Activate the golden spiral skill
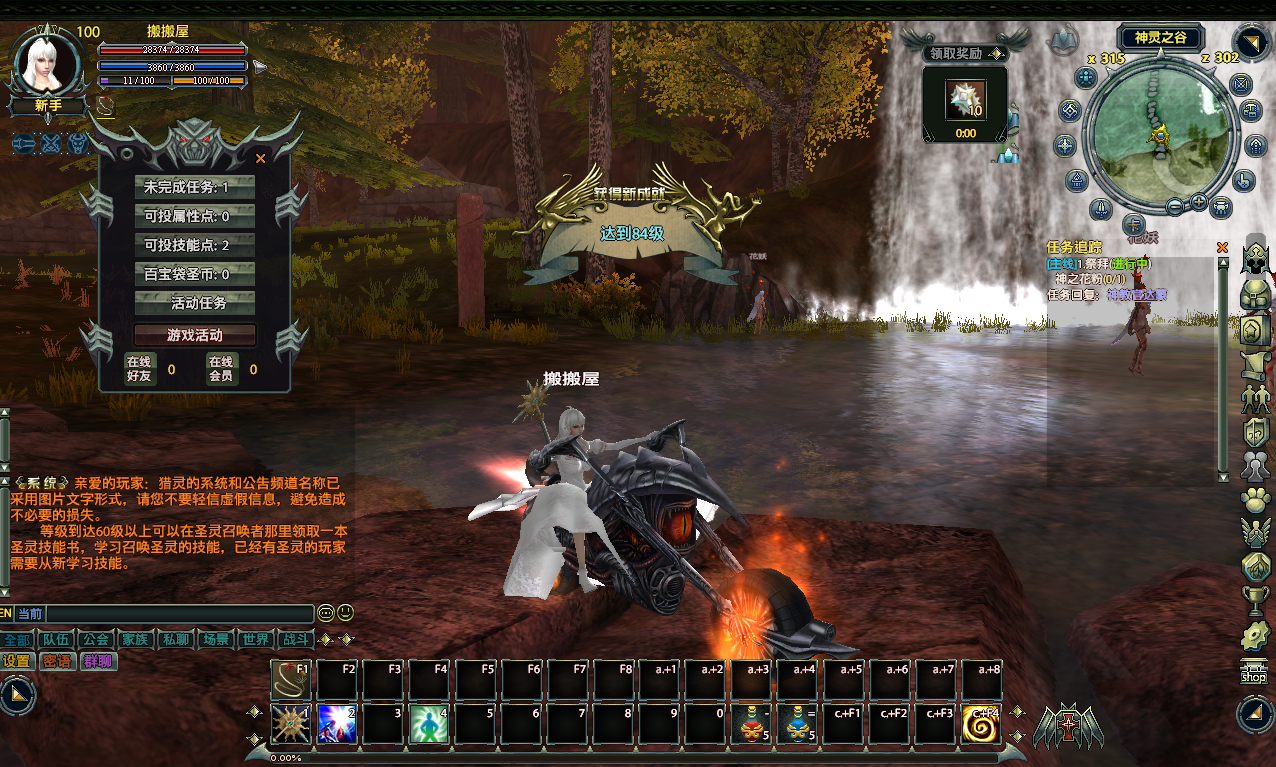The height and width of the screenshot is (767, 1276). pyautogui.click(x=981, y=723)
